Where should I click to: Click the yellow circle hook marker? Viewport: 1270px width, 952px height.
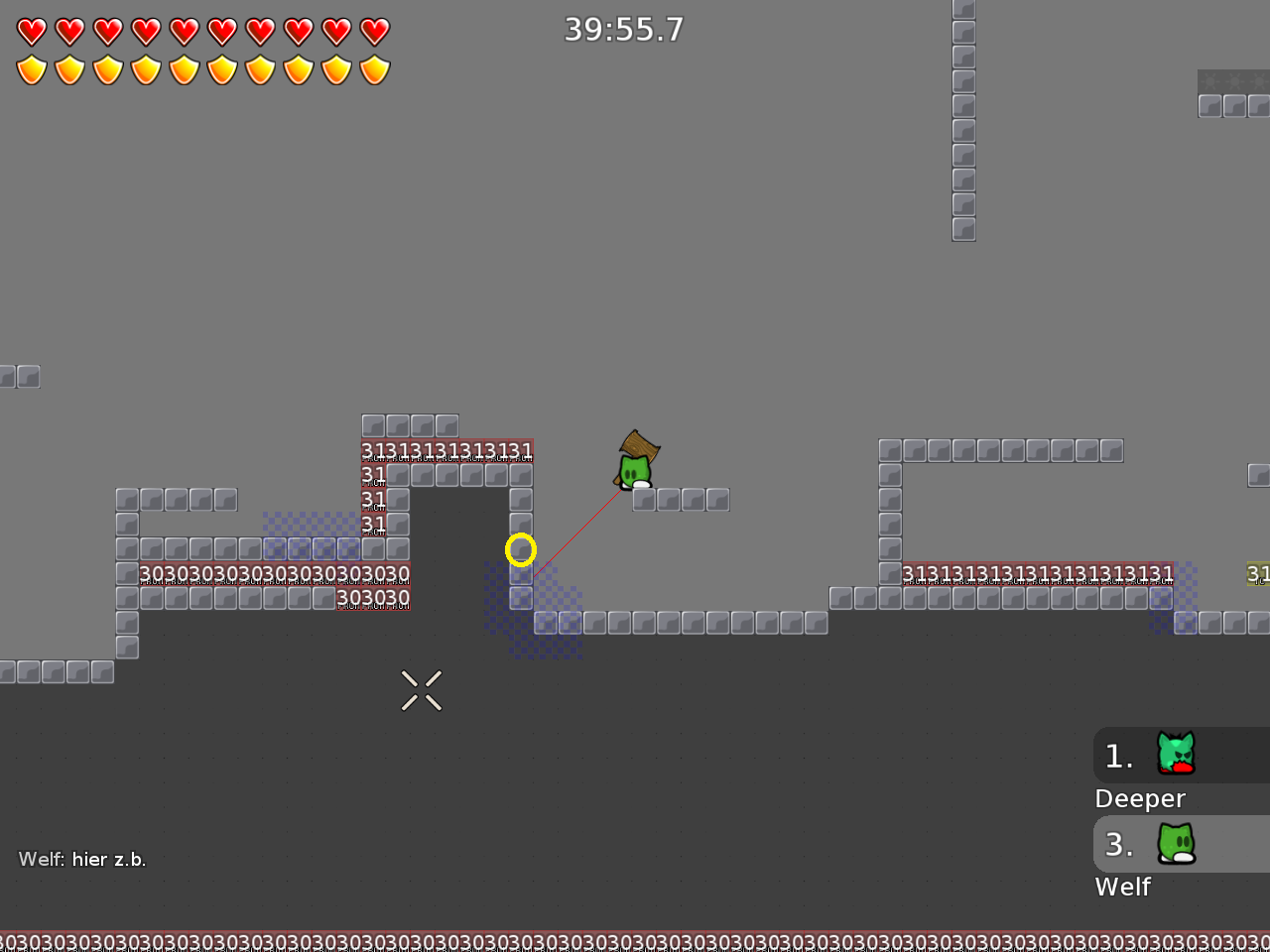tap(521, 549)
